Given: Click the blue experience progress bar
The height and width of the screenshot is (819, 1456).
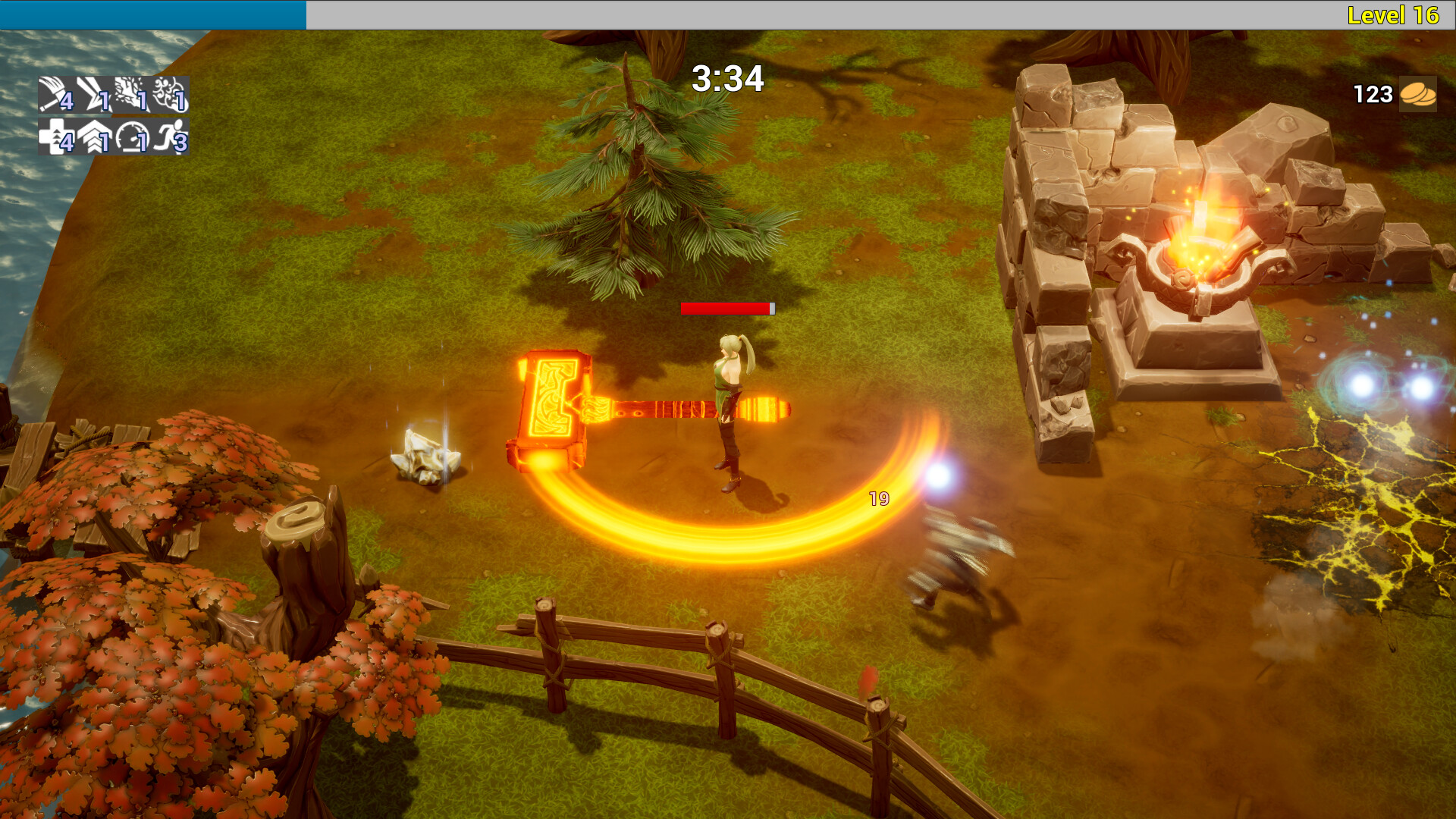Looking at the screenshot, I should tap(152, 12).
